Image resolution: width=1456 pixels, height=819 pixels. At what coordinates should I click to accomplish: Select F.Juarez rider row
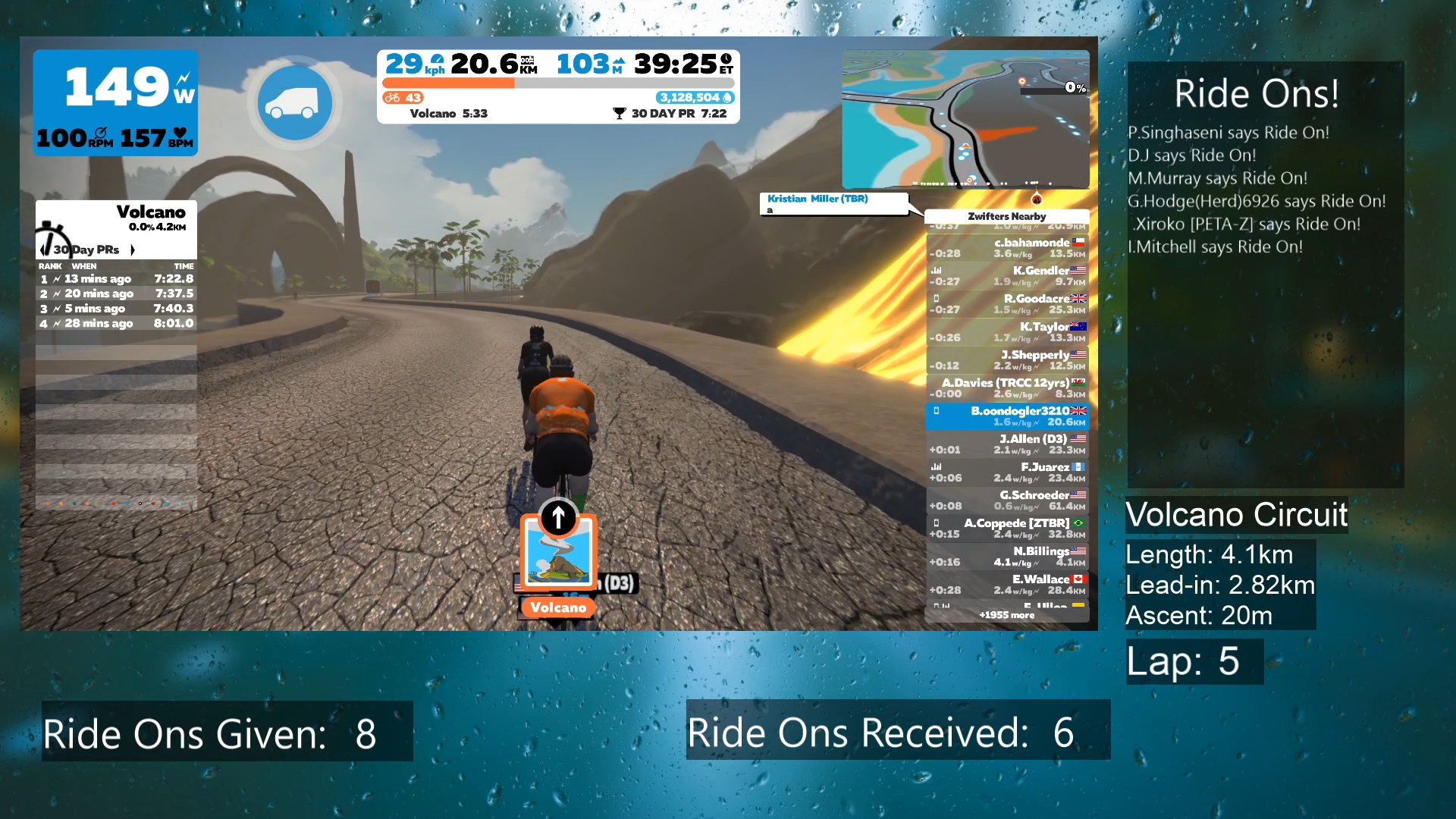[1007, 472]
